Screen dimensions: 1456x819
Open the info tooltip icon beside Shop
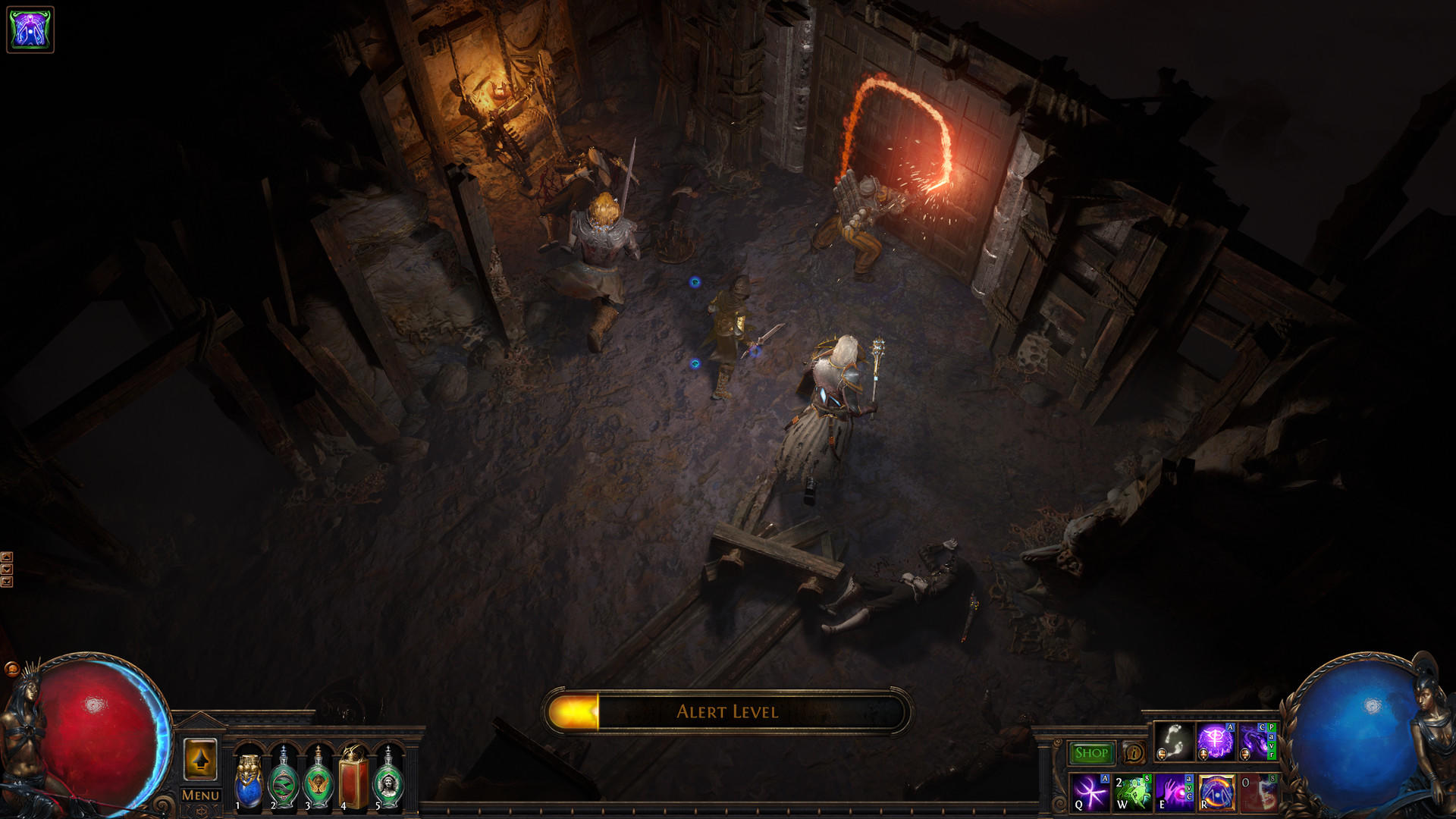[x=1133, y=752]
